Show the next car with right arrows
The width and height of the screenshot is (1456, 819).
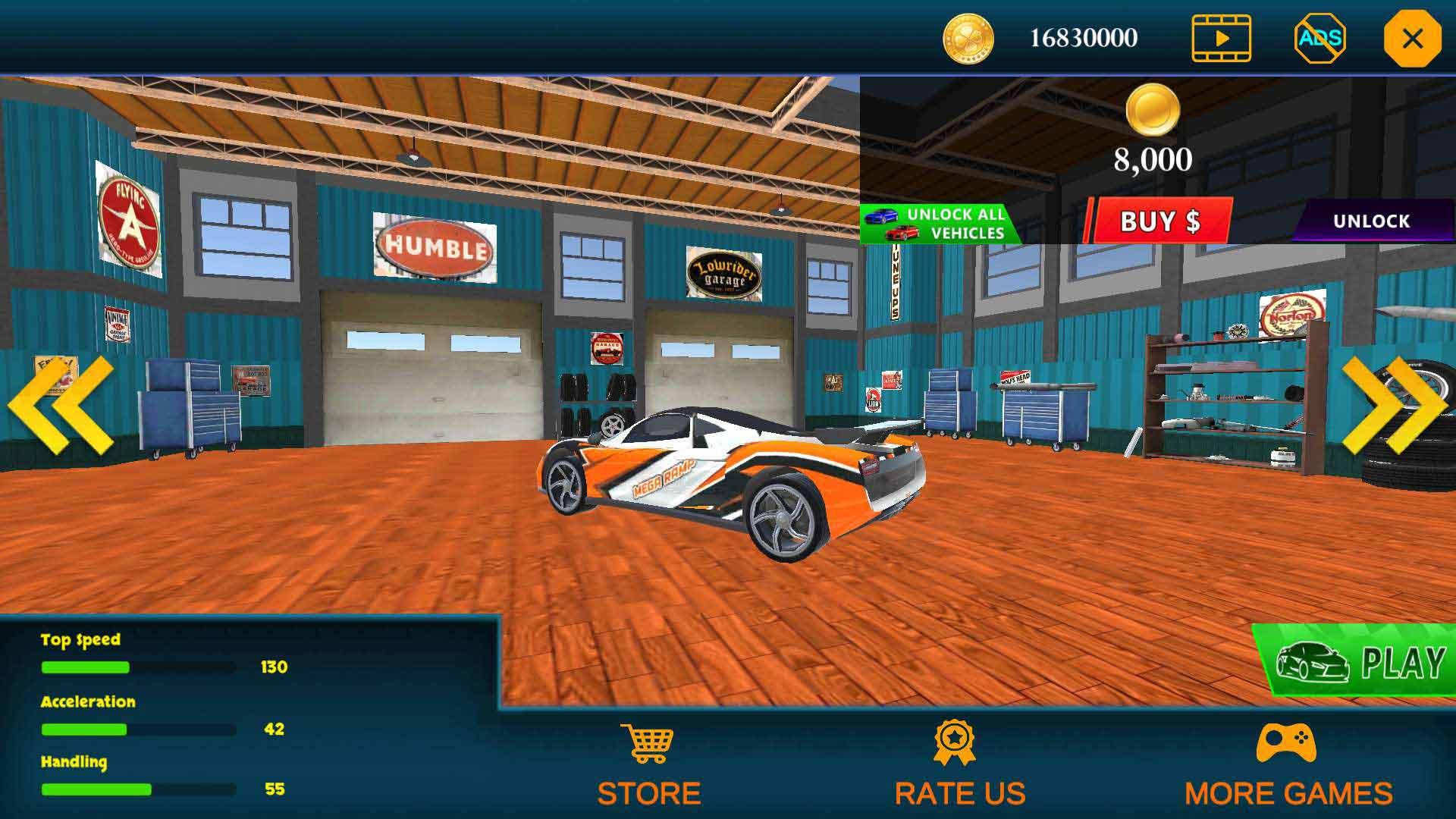[x=1394, y=406]
